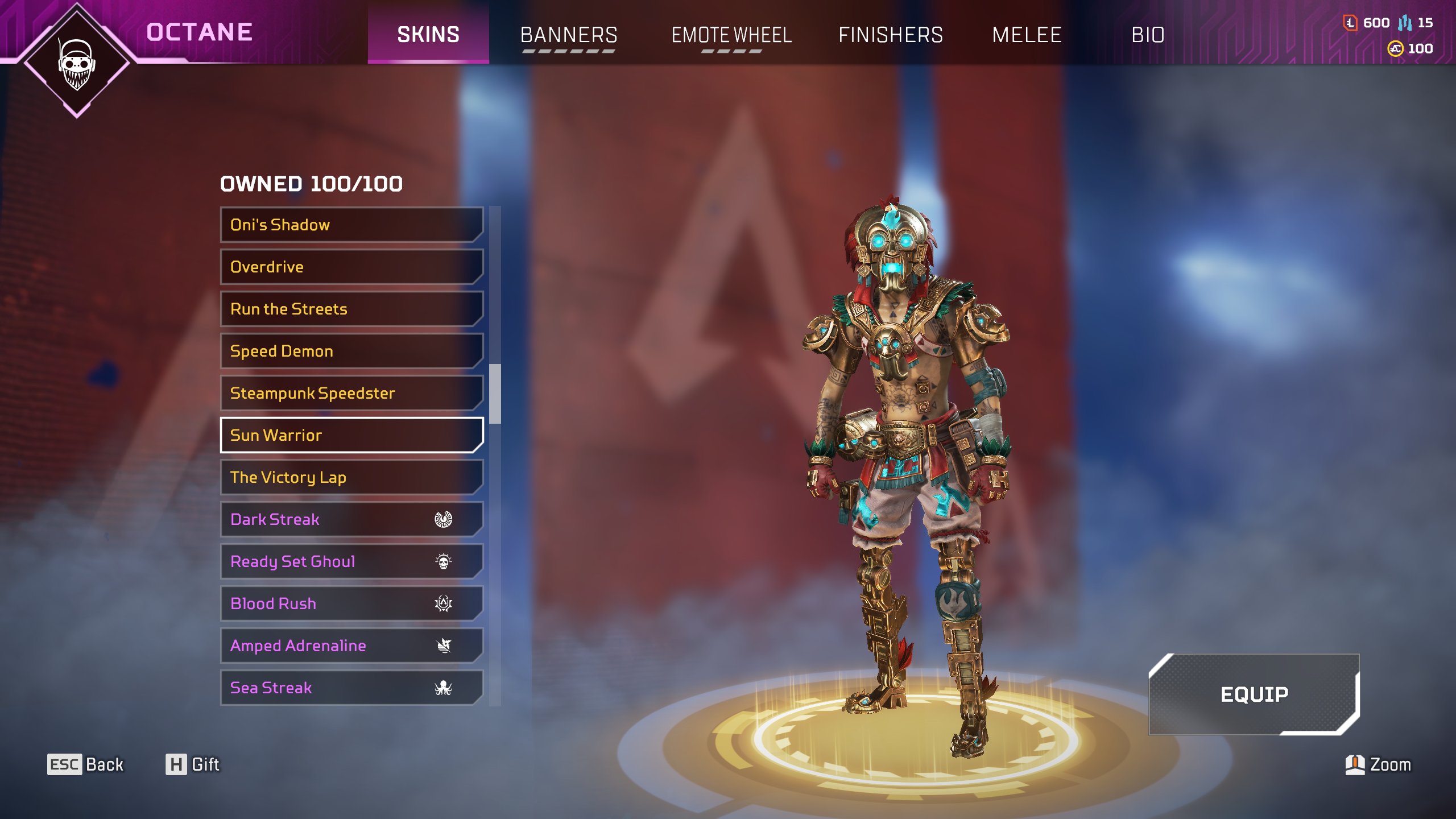Choose the Sea Streak skin
The height and width of the screenshot is (819, 1456).
[x=351, y=688]
